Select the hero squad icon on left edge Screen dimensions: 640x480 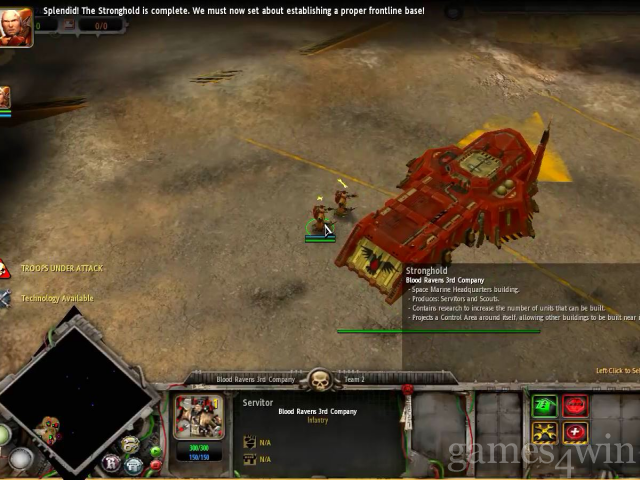5,97
